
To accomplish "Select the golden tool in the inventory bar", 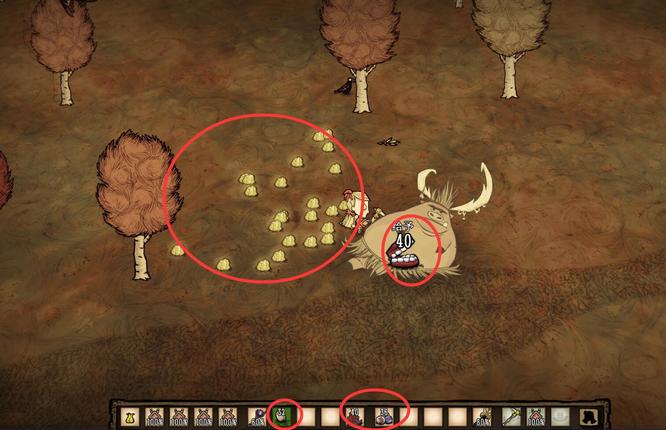I will click(508, 415).
